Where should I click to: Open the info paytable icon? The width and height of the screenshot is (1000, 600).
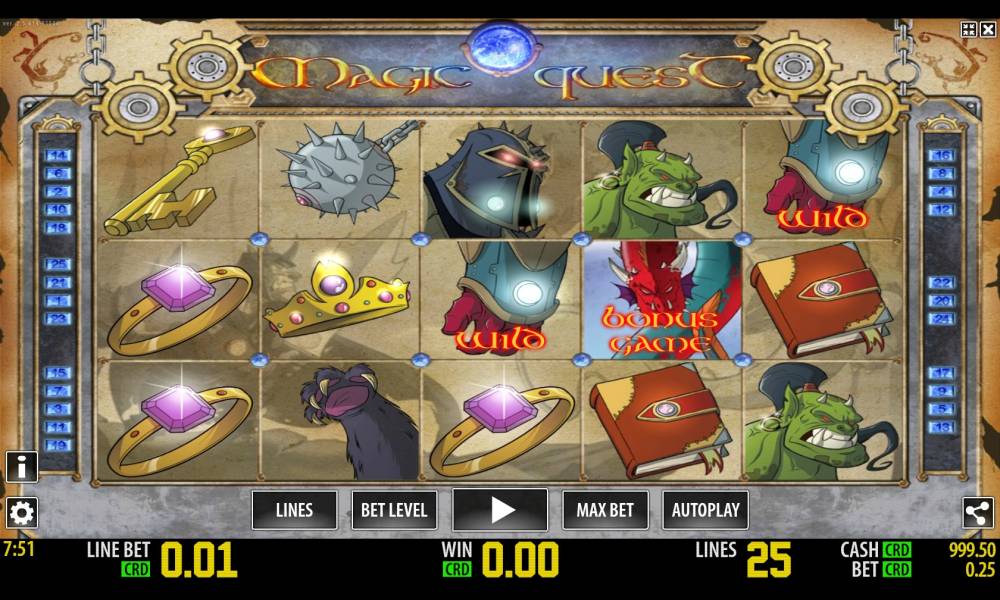pos(21,467)
